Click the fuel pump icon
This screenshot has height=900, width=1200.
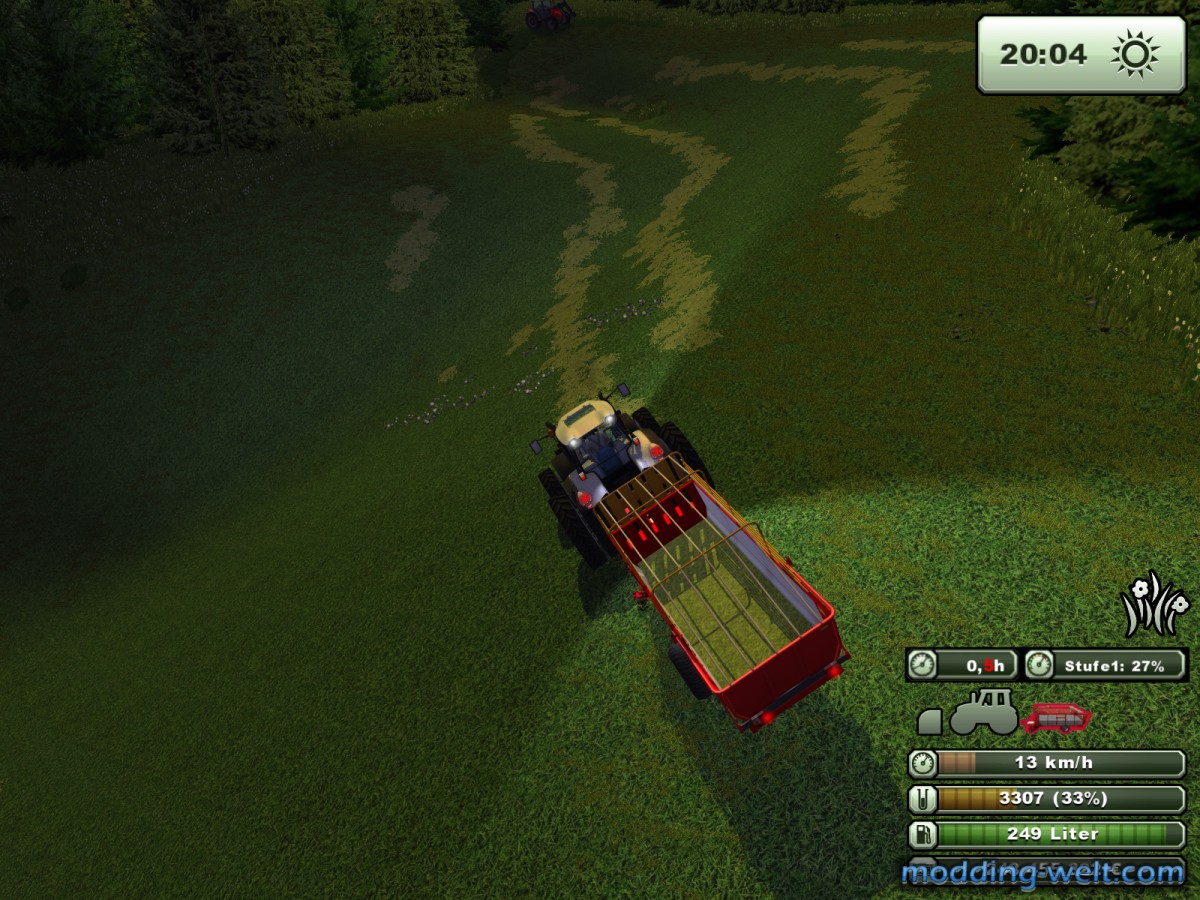[922, 834]
